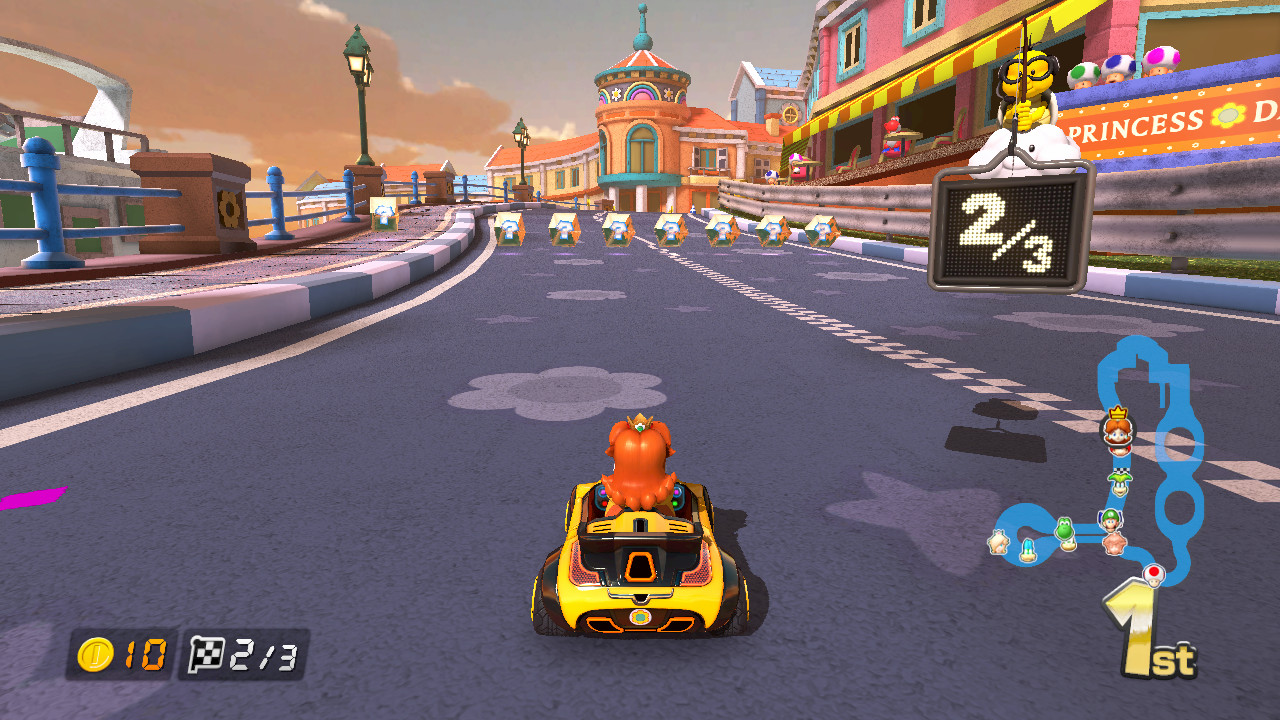Click the checkered finish marker on the minimap
1280x720 pixels.
click(1122, 469)
